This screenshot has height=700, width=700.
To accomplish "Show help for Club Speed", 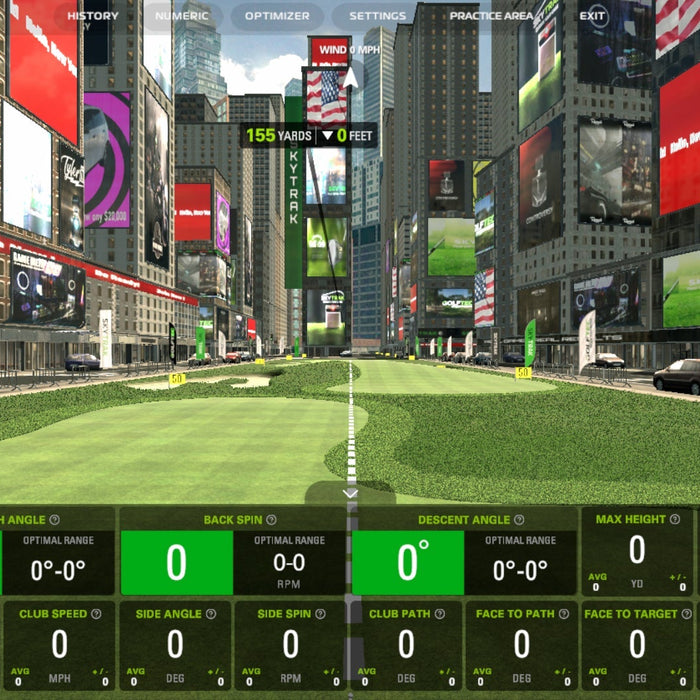I will click(96, 614).
